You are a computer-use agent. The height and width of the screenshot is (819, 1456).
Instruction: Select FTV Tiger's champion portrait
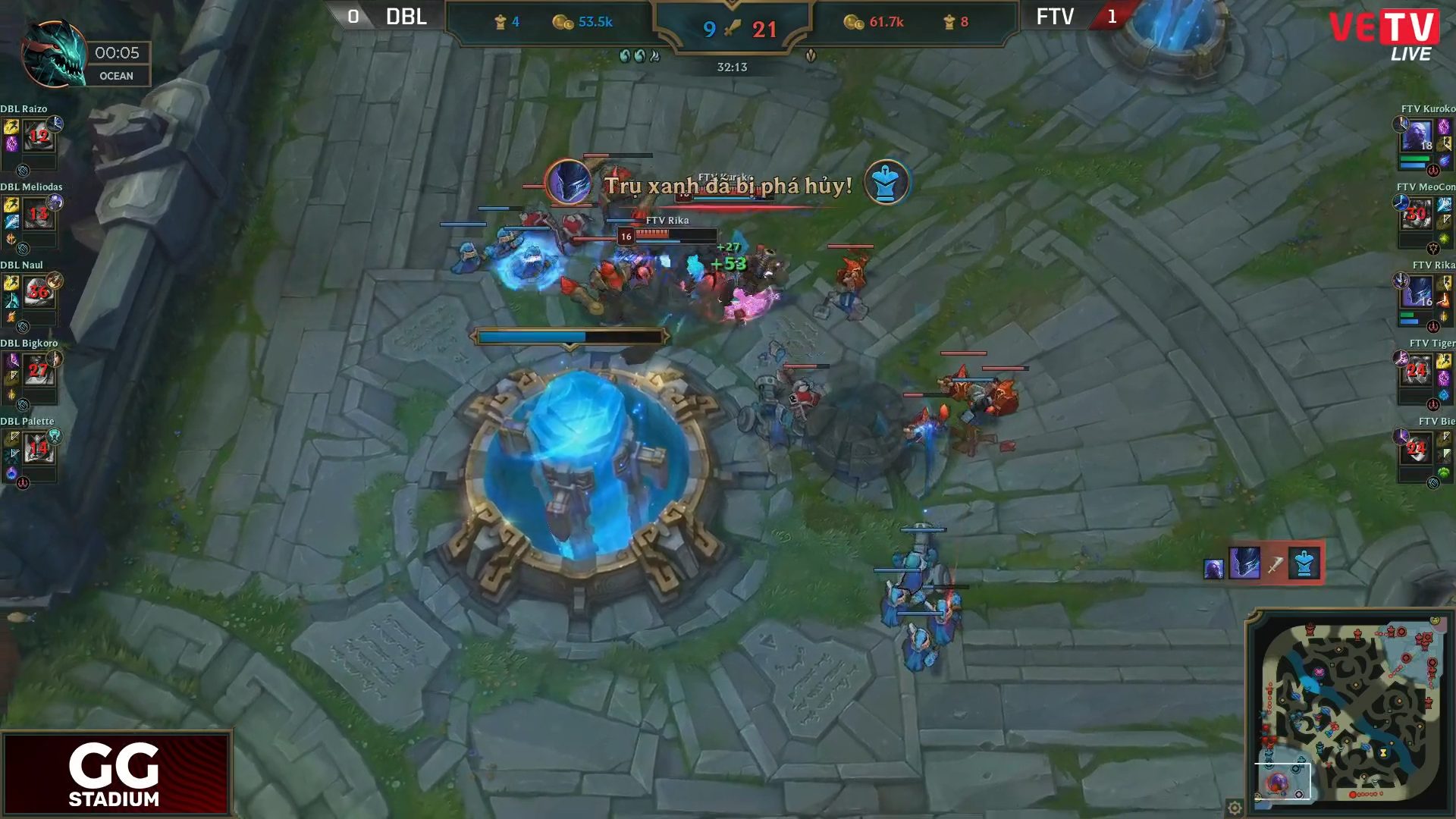1417,372
